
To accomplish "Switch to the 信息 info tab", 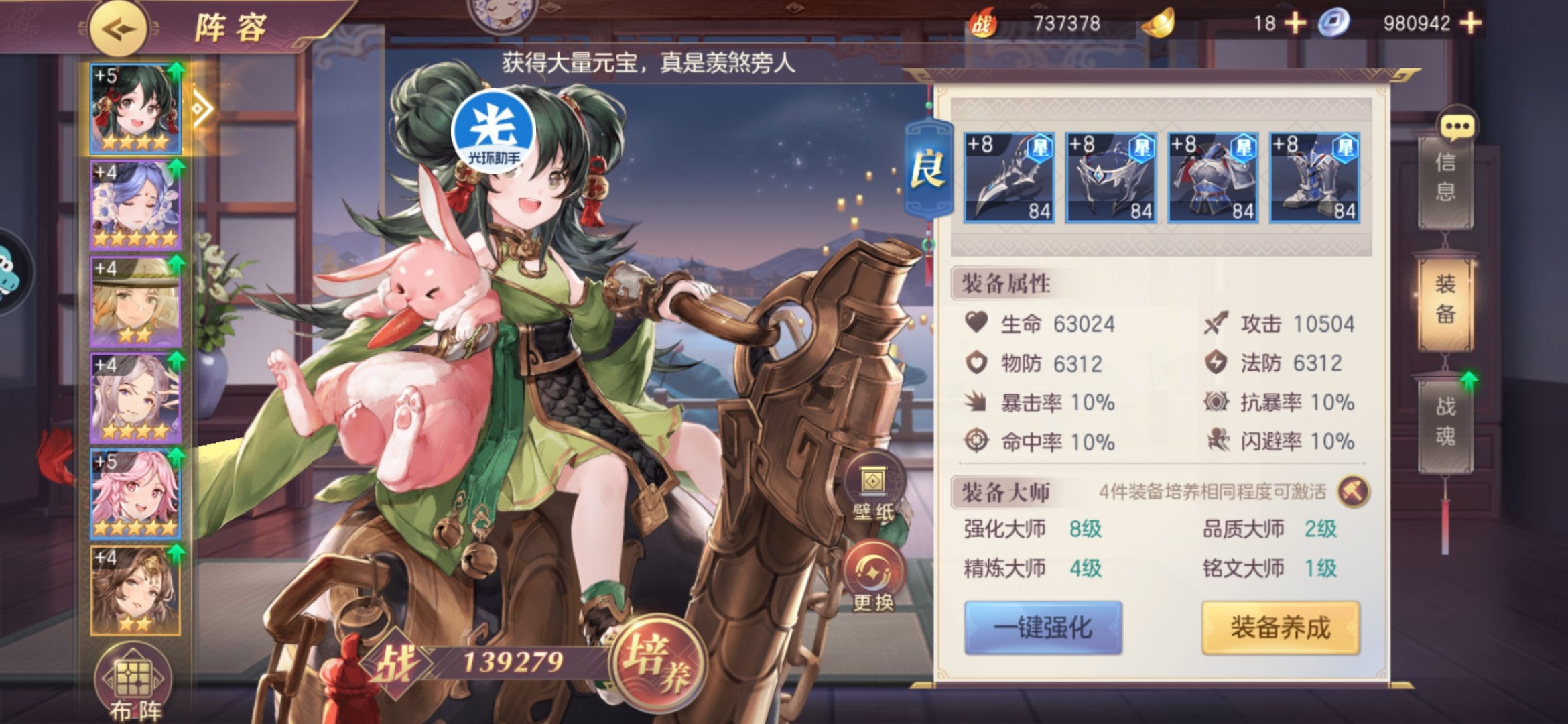I will coord(1445,178).
